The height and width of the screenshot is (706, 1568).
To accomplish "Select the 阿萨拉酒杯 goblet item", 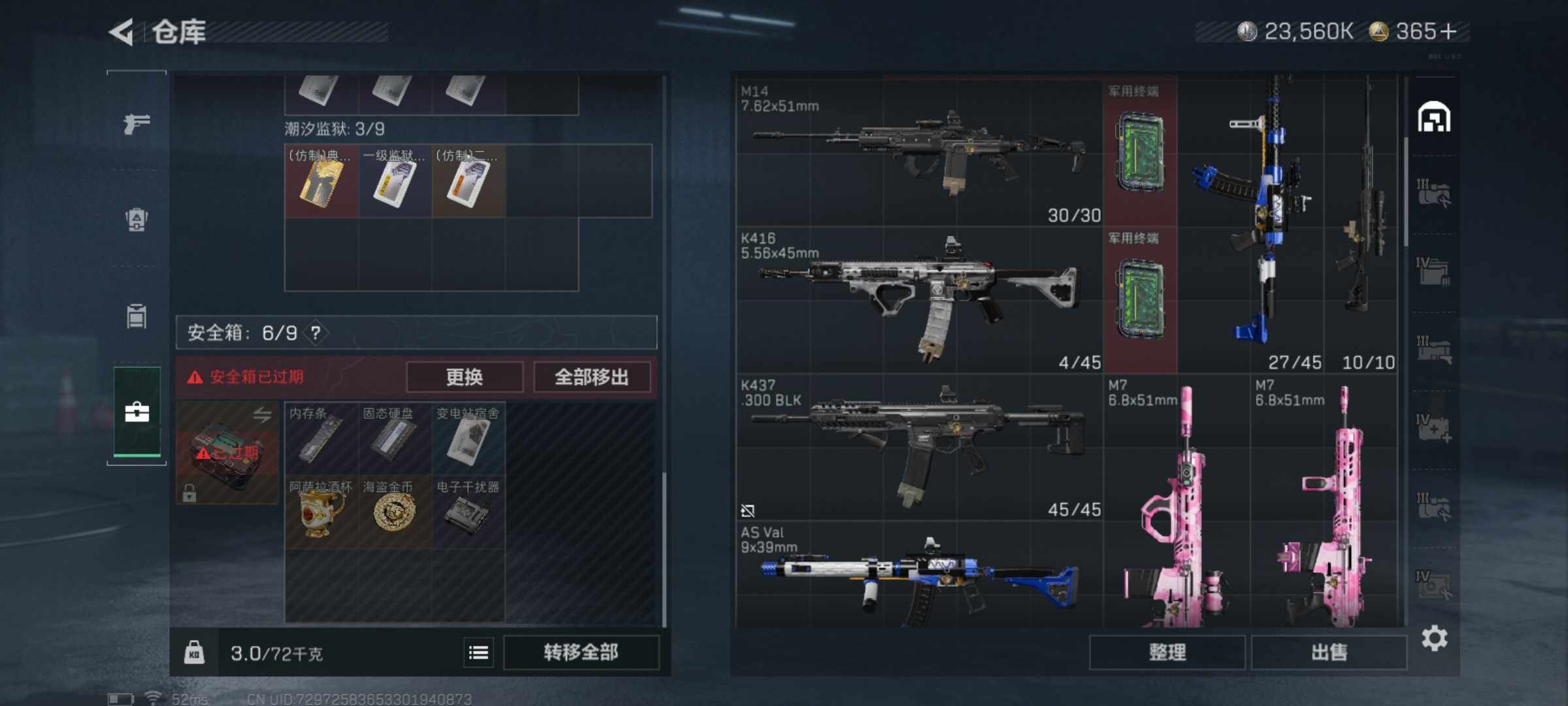I will [321, 512].
